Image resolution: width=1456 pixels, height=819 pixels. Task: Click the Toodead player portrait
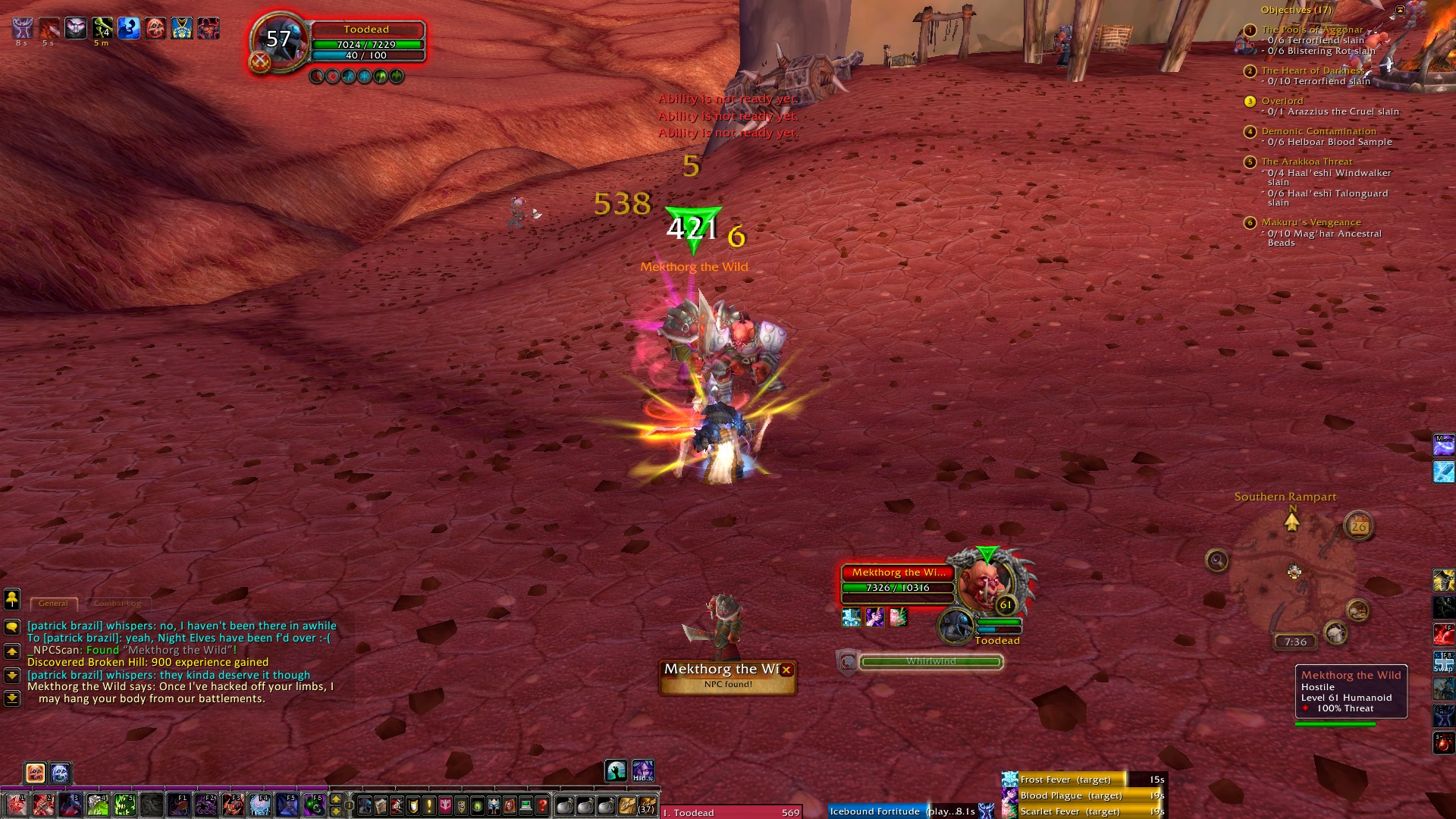point(278,41)
